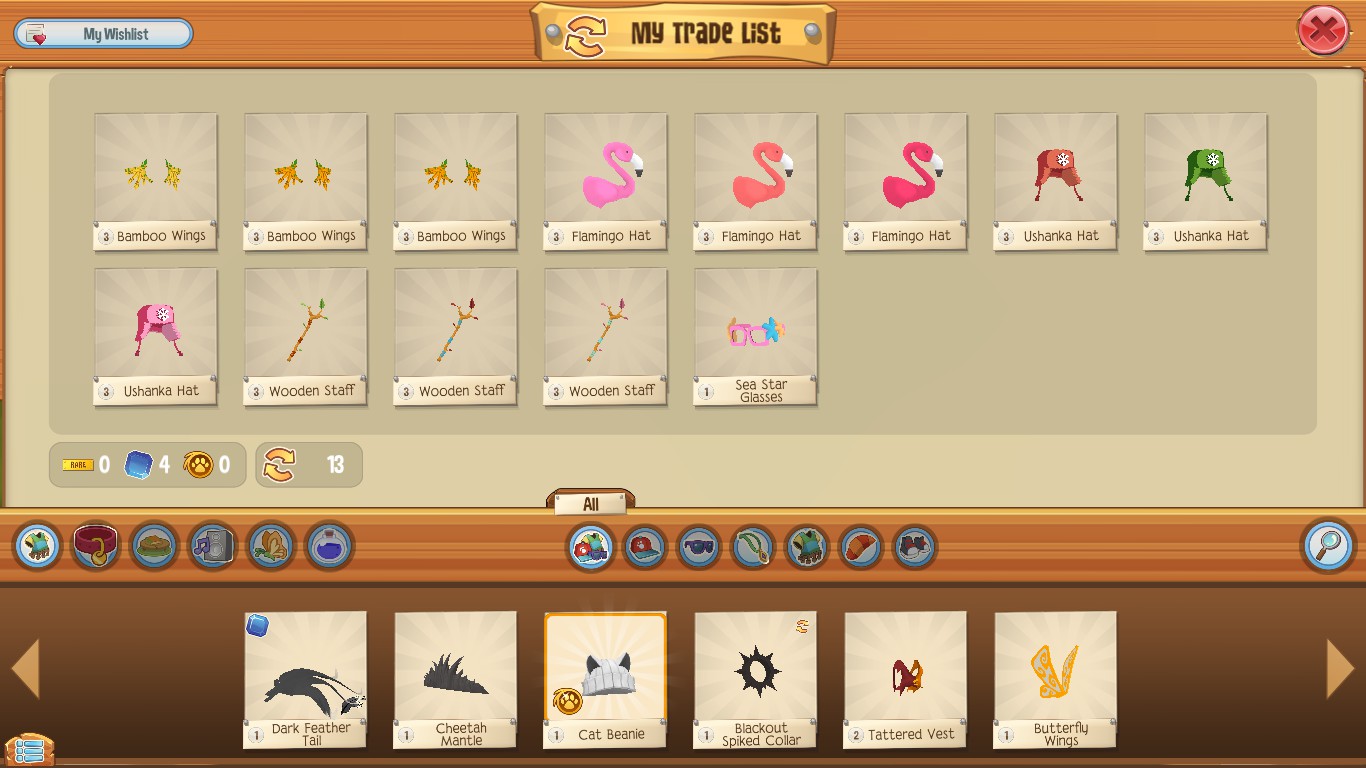
Task: Toggle the orange trade list refresh indicator
Action: coord(283,464)
